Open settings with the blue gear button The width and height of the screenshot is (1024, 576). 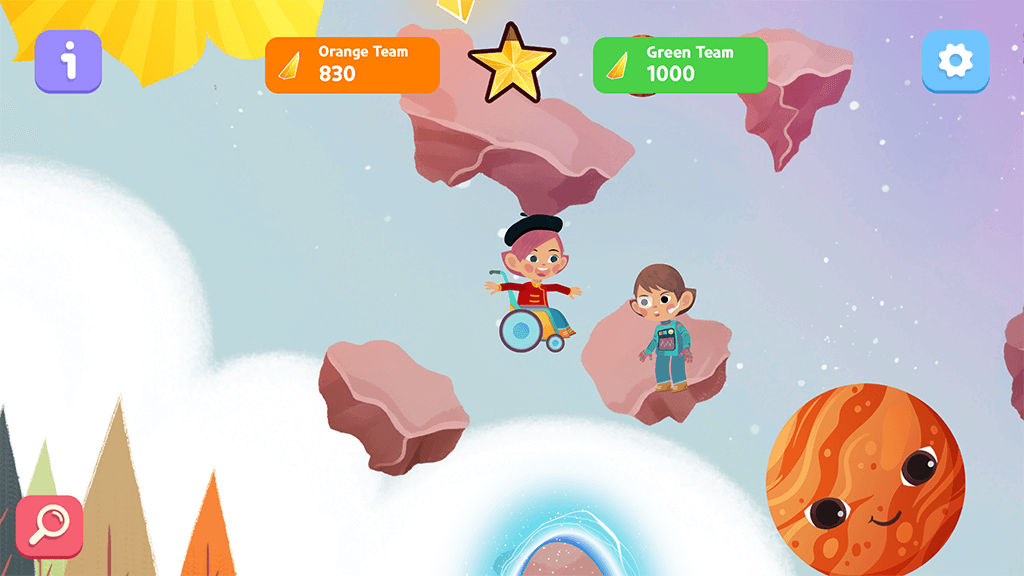pyautogui.click(x=955, y=62)
